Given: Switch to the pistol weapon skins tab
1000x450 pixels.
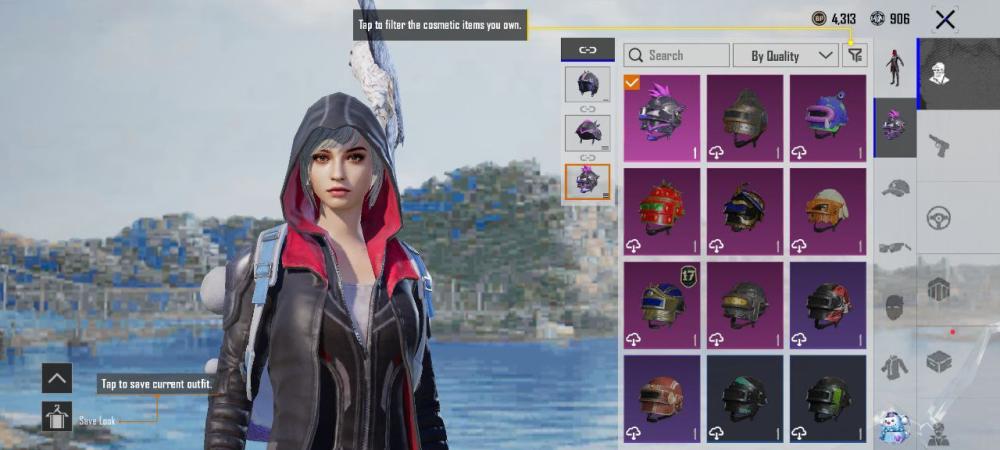Looking at the screenshot, I should (x=939, y=146).
